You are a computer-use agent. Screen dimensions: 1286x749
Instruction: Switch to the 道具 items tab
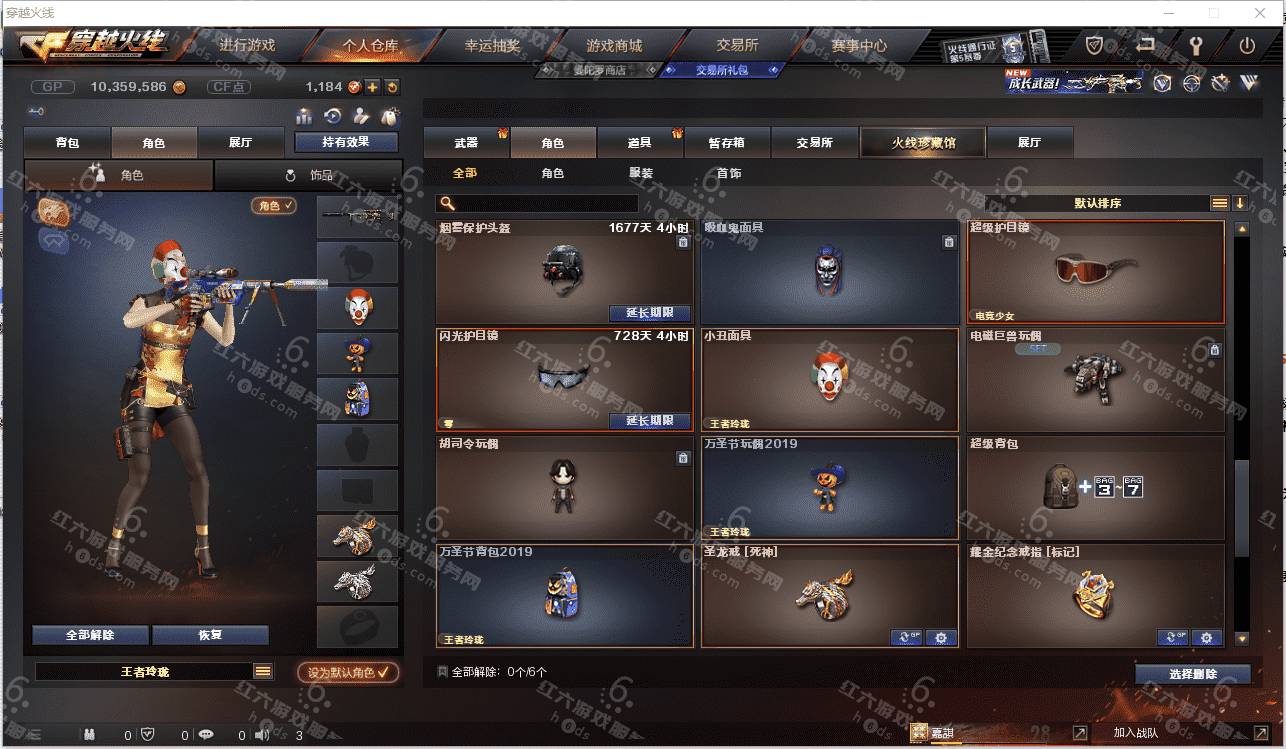point(640,143)
